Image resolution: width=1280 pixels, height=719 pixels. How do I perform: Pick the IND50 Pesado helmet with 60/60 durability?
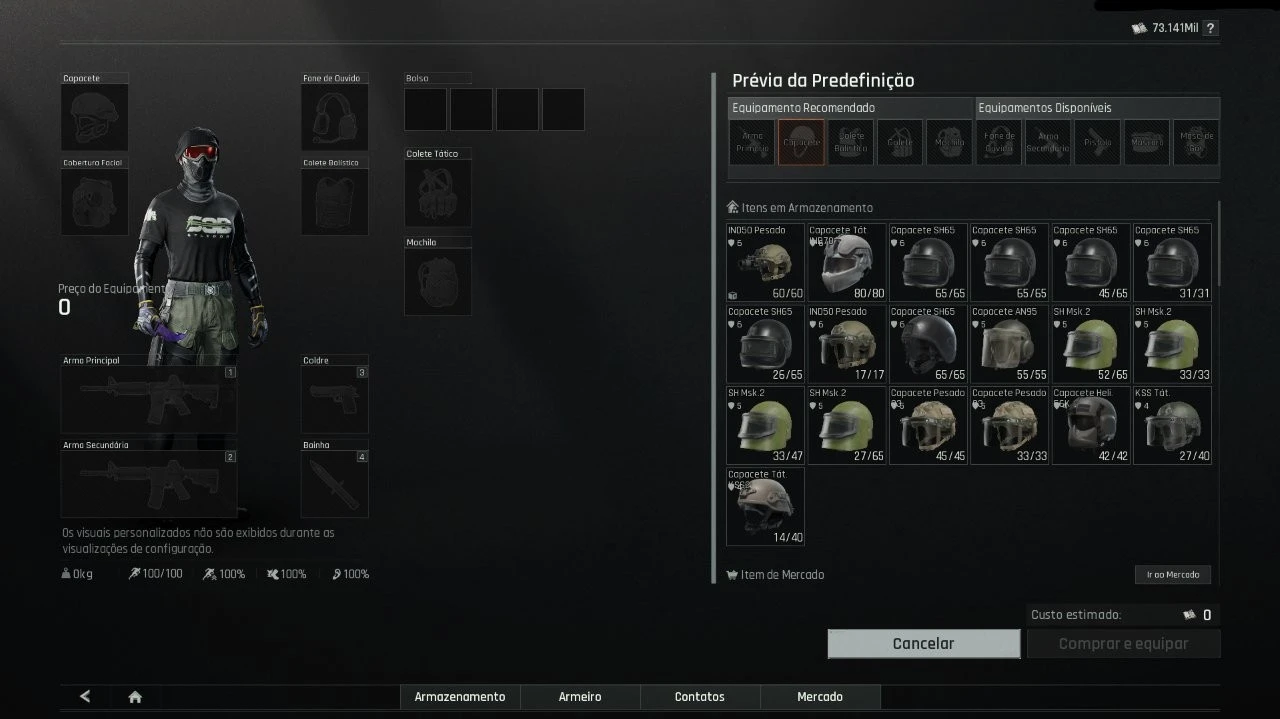[765, 262]
